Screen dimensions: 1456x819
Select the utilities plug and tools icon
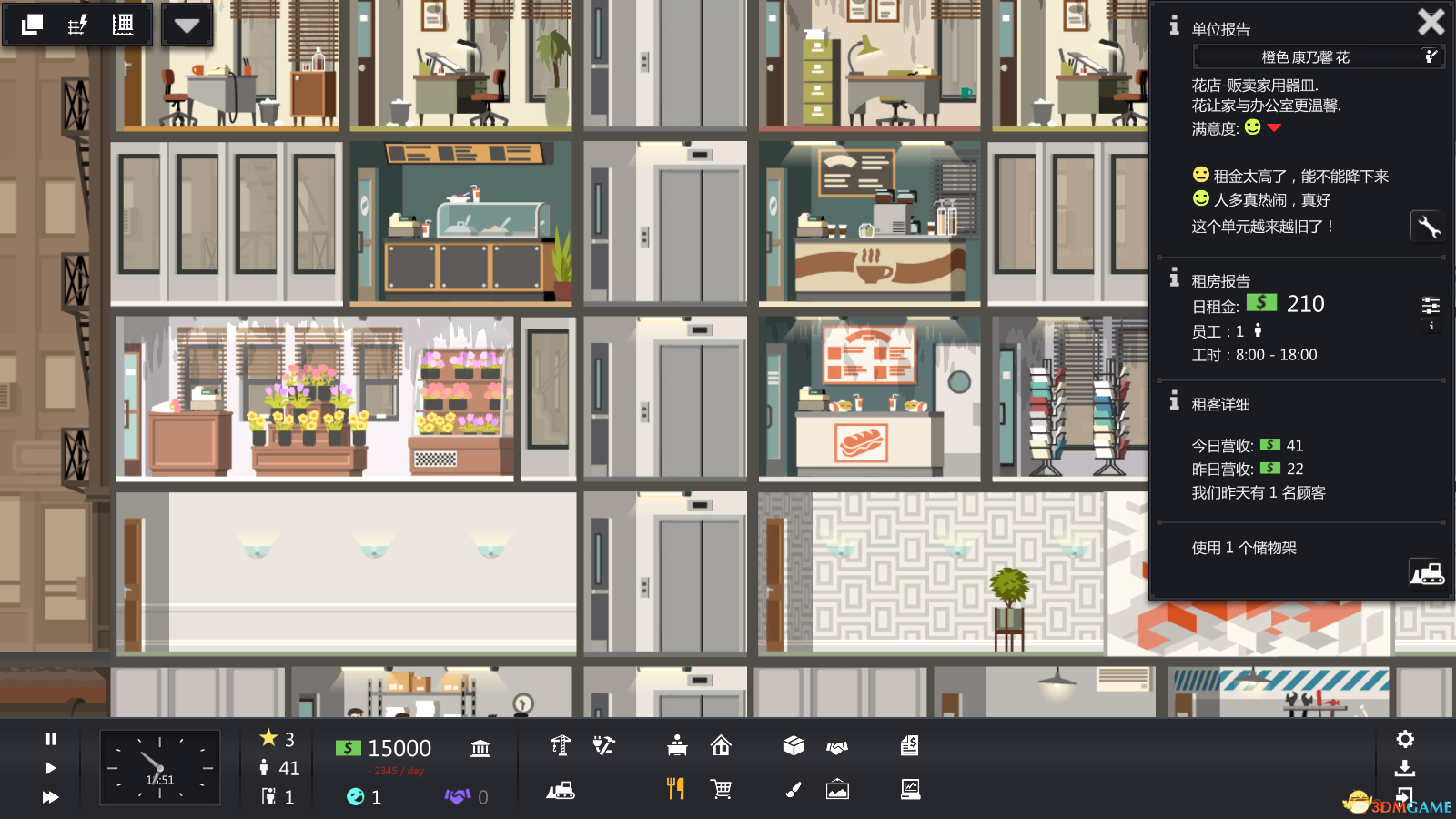[603, 746]
